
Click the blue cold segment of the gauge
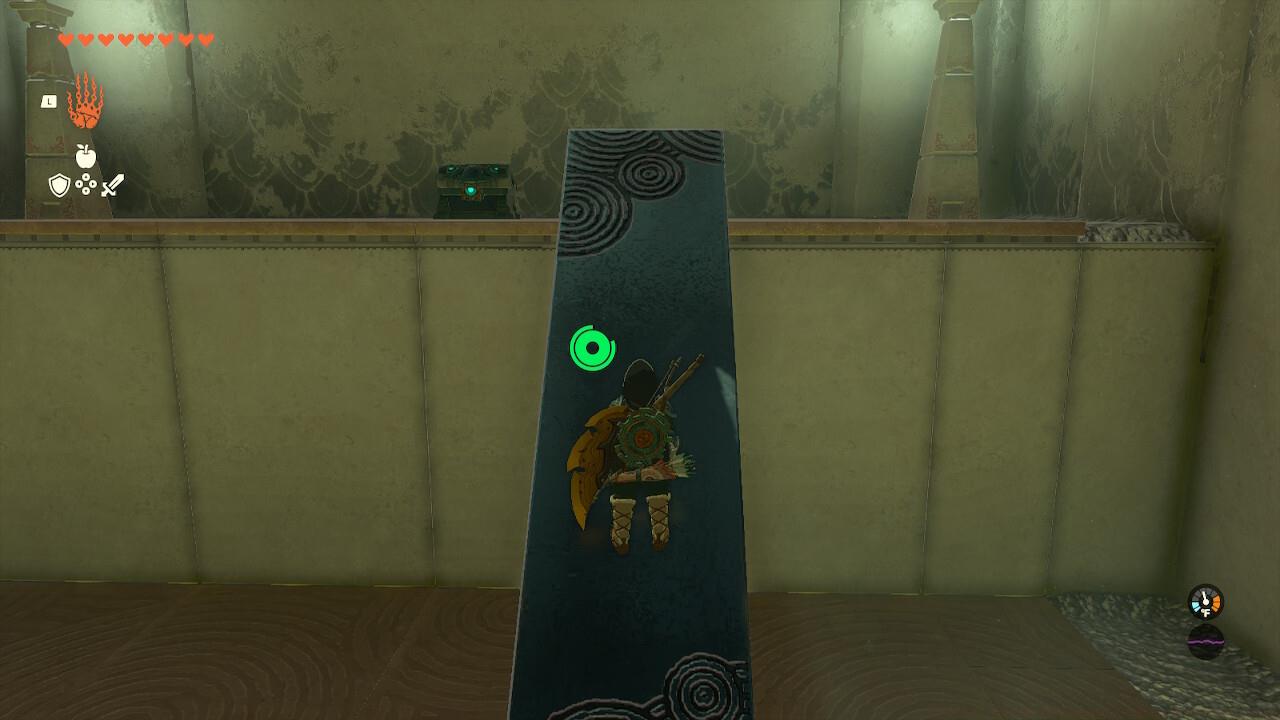[x=1196, y=605]
